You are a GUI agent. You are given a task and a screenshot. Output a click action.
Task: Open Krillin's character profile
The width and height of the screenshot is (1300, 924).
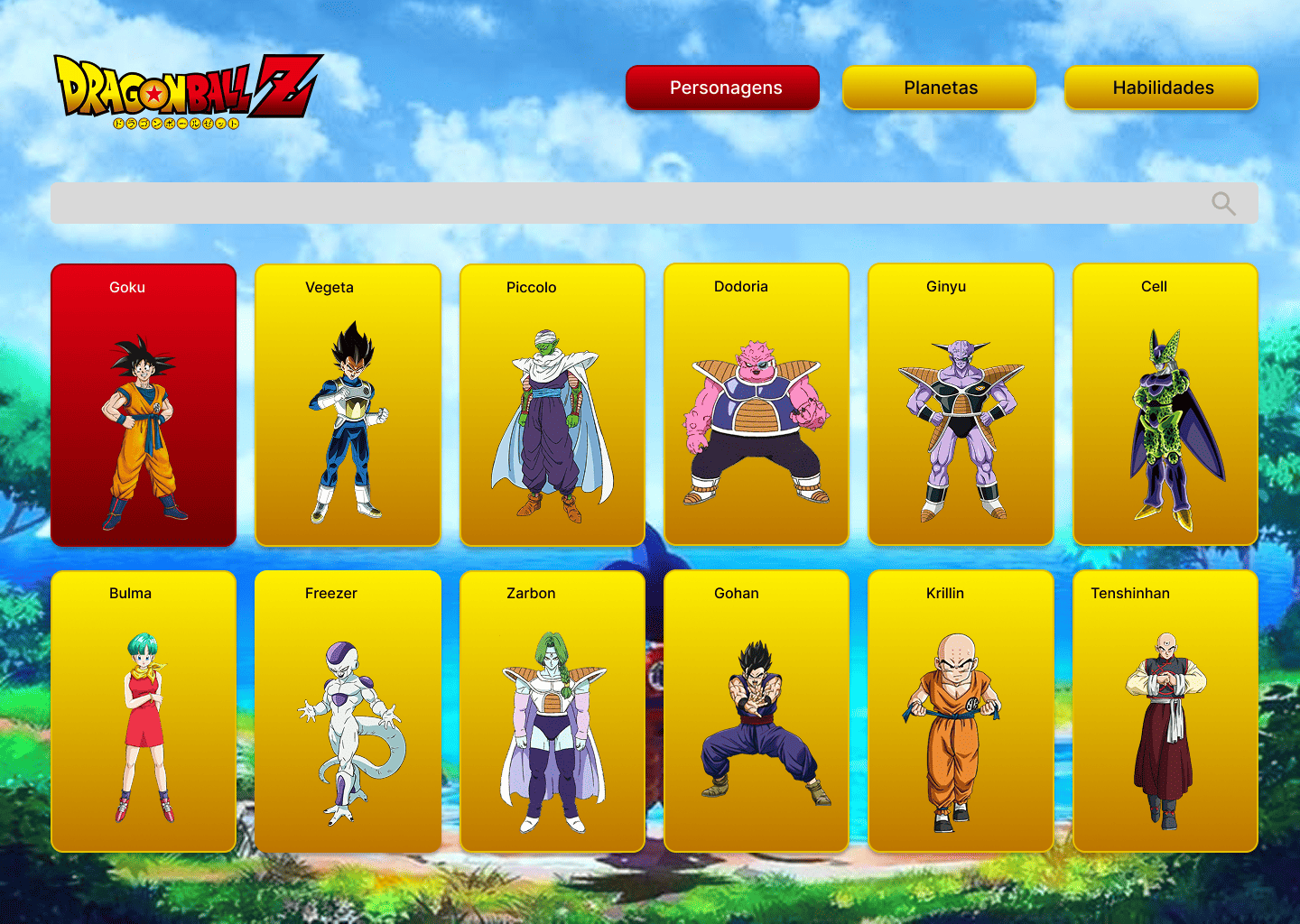[960, 710]
